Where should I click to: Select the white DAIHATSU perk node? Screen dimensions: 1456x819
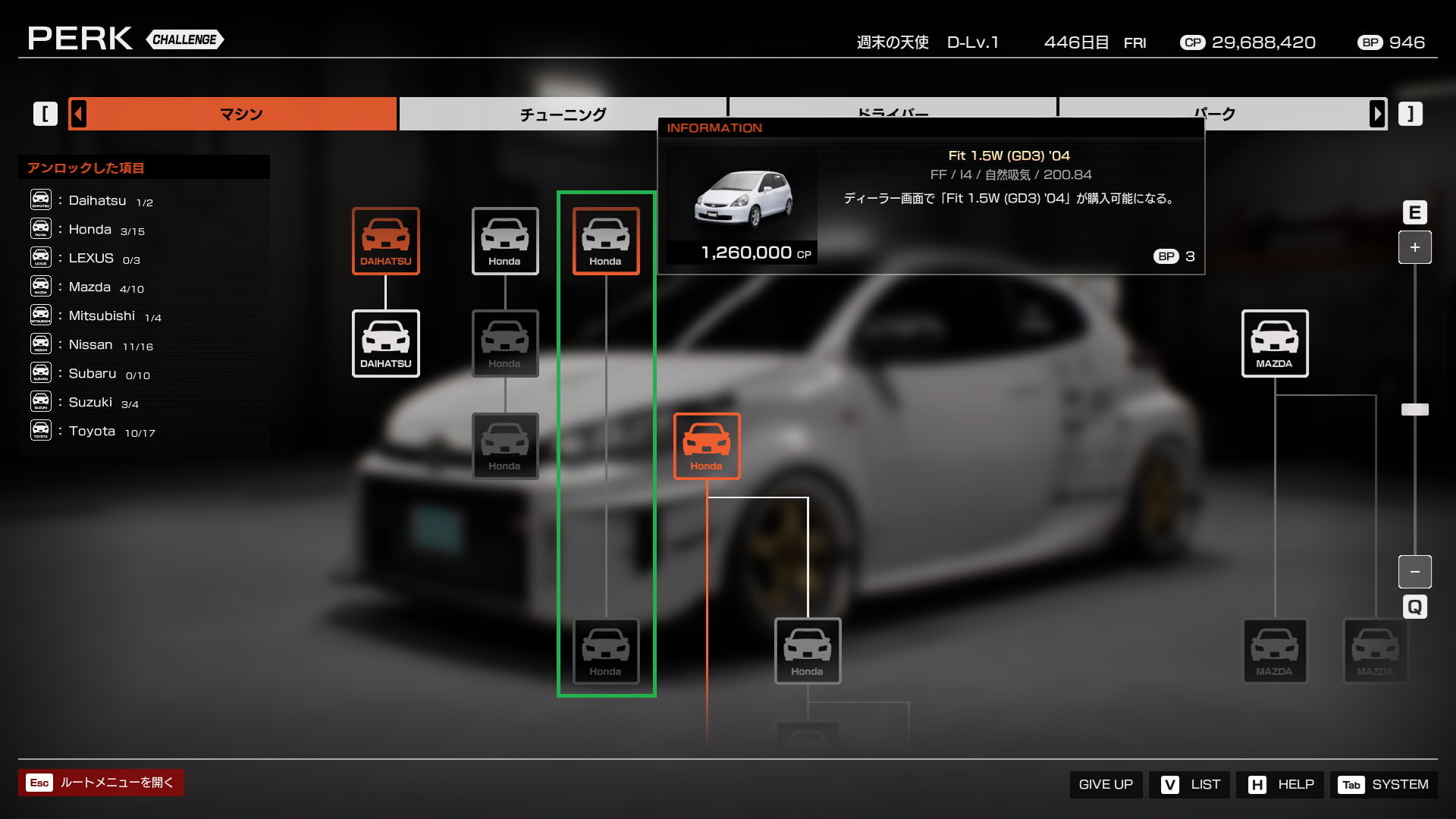385,343
